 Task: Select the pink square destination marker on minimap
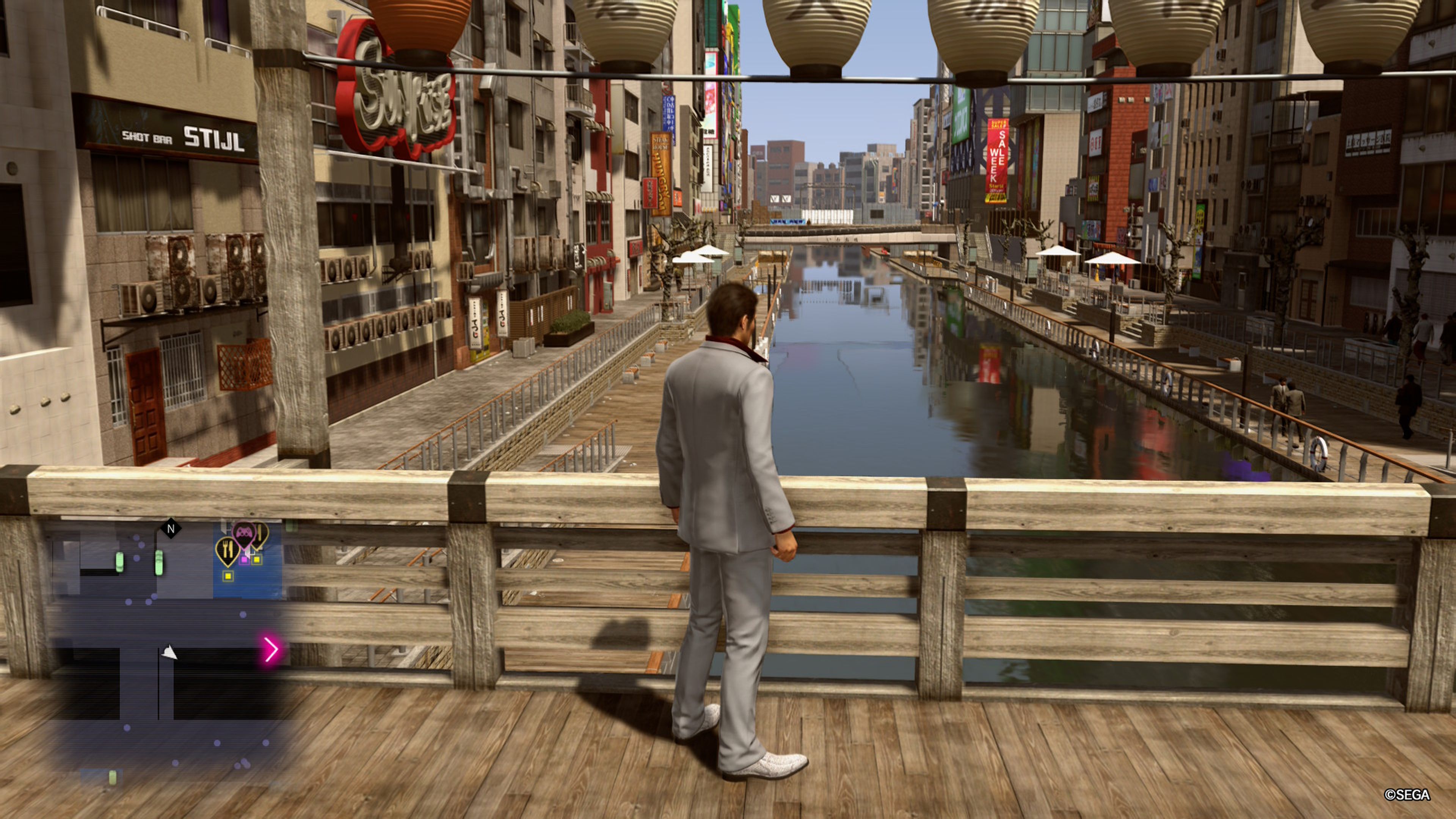[245, 560]
